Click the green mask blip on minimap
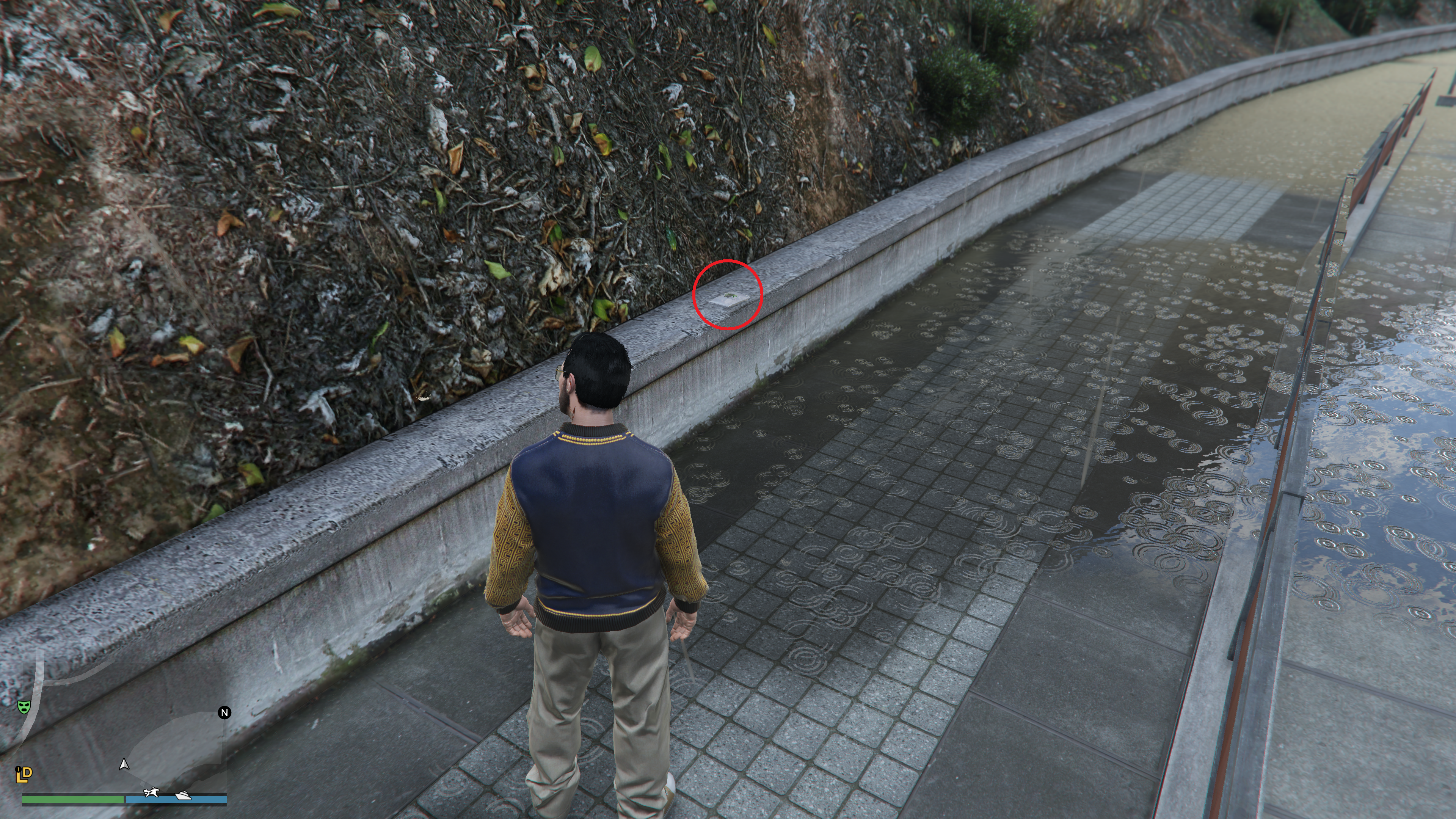1456x819 pixels. click(x=23, y=706)
